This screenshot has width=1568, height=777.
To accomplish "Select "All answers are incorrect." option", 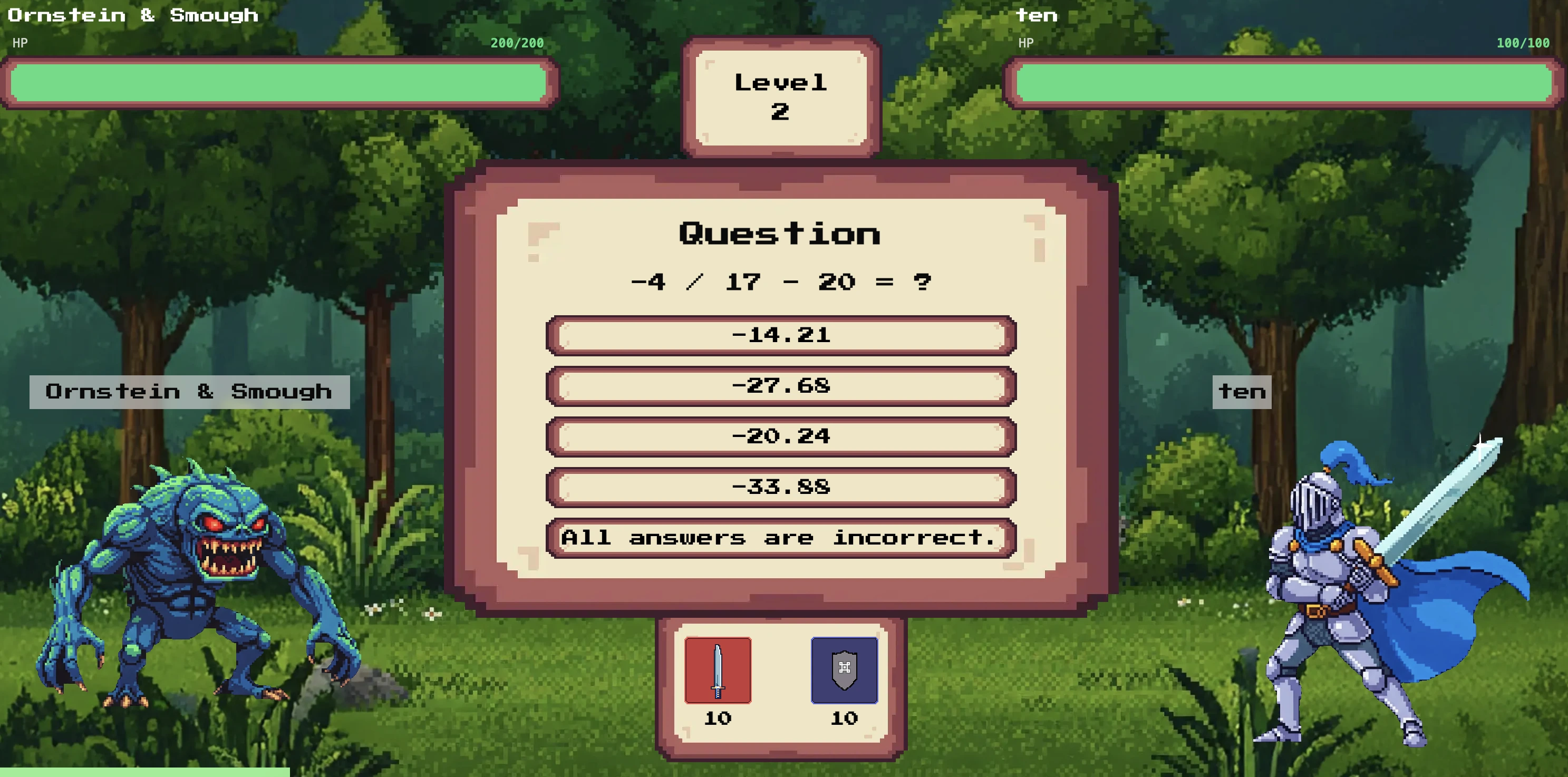I will (x=781, y=538).
